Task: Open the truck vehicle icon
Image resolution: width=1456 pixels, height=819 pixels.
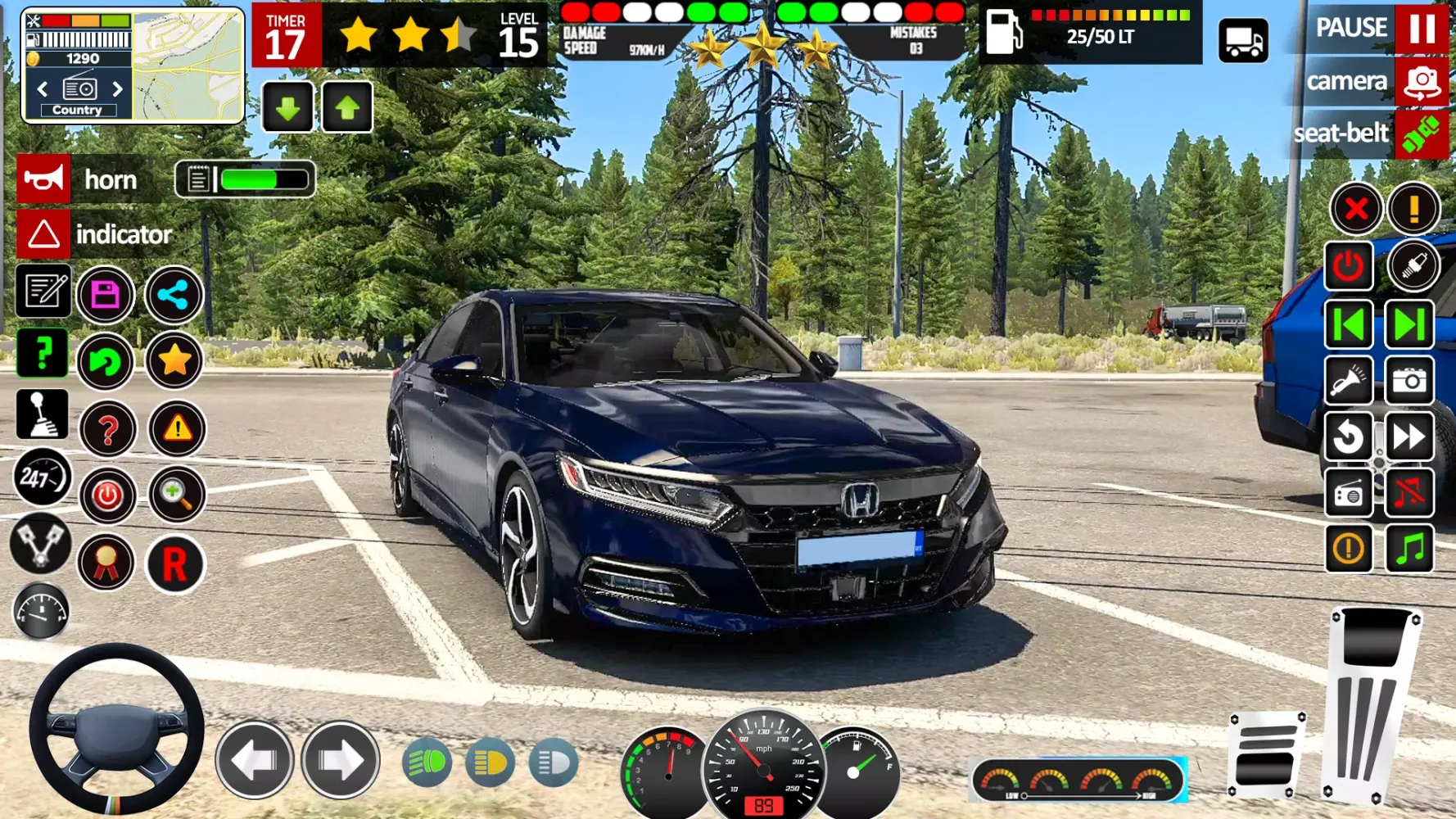Action: [x=1243, y=40]
